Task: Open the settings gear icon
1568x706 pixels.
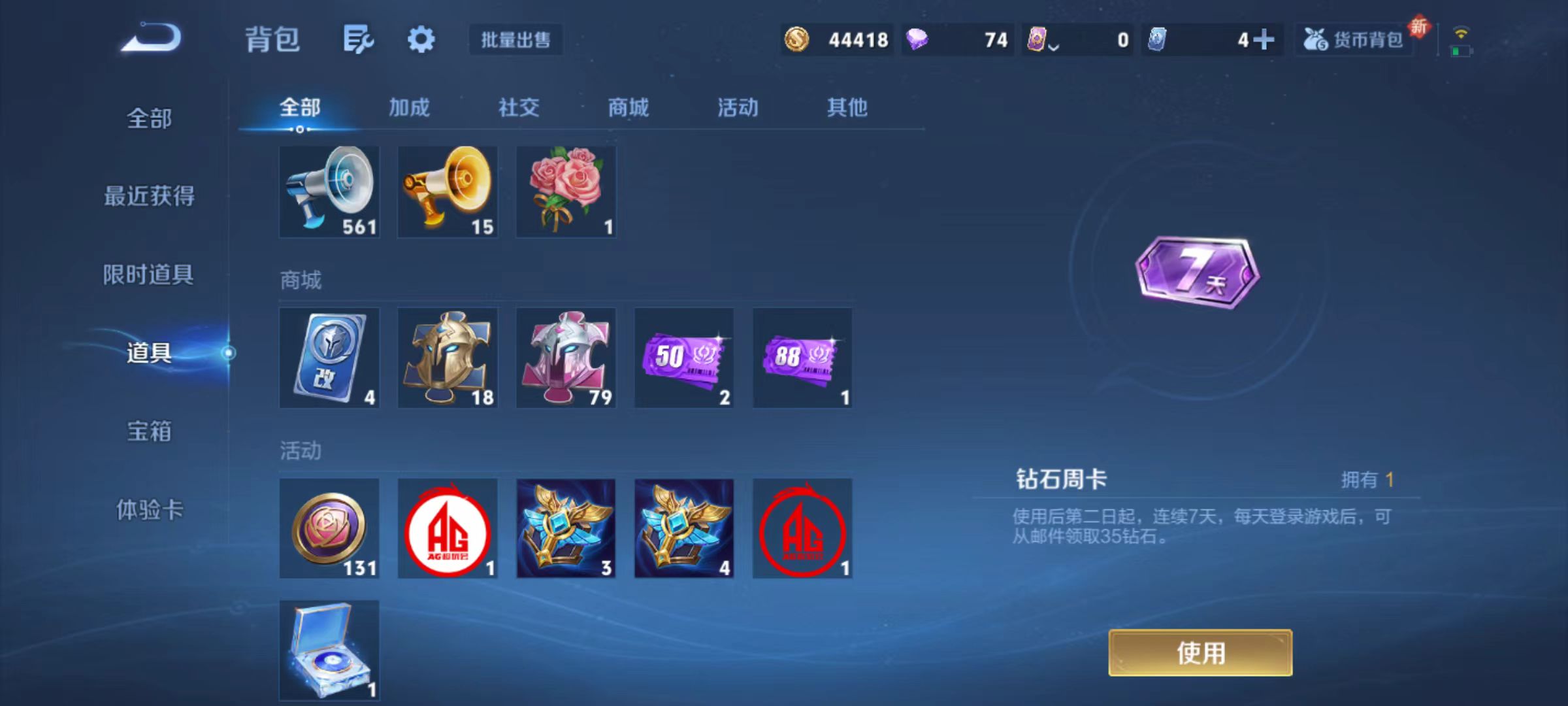Action: [x=421, y=39]
